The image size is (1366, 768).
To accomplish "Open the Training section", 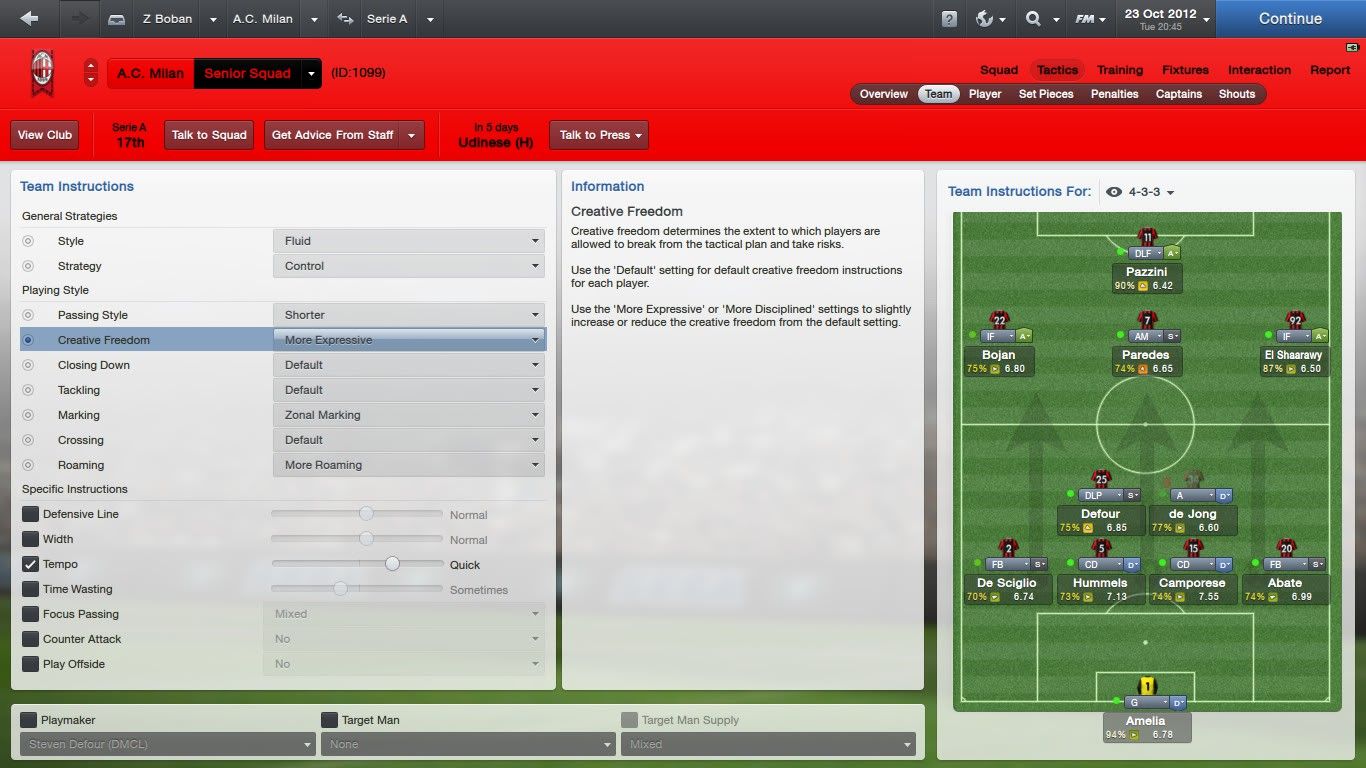I will tap(1119, 70).
